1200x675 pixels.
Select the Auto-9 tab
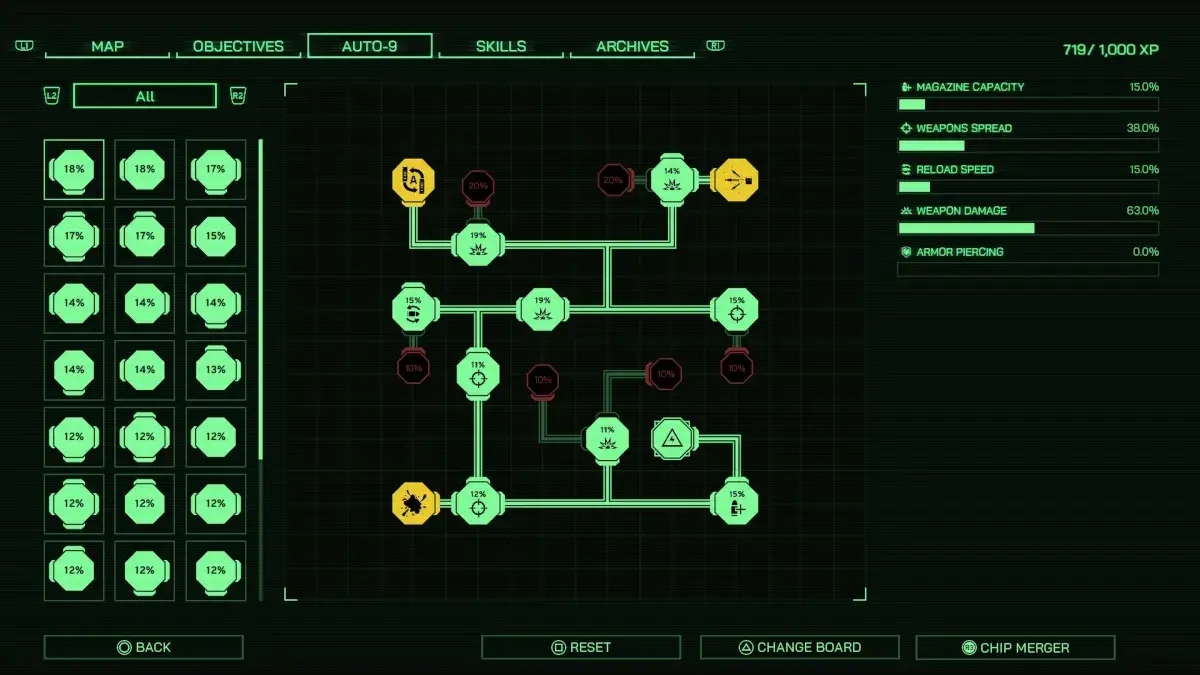pyautogui.click(x=370, y=46)
